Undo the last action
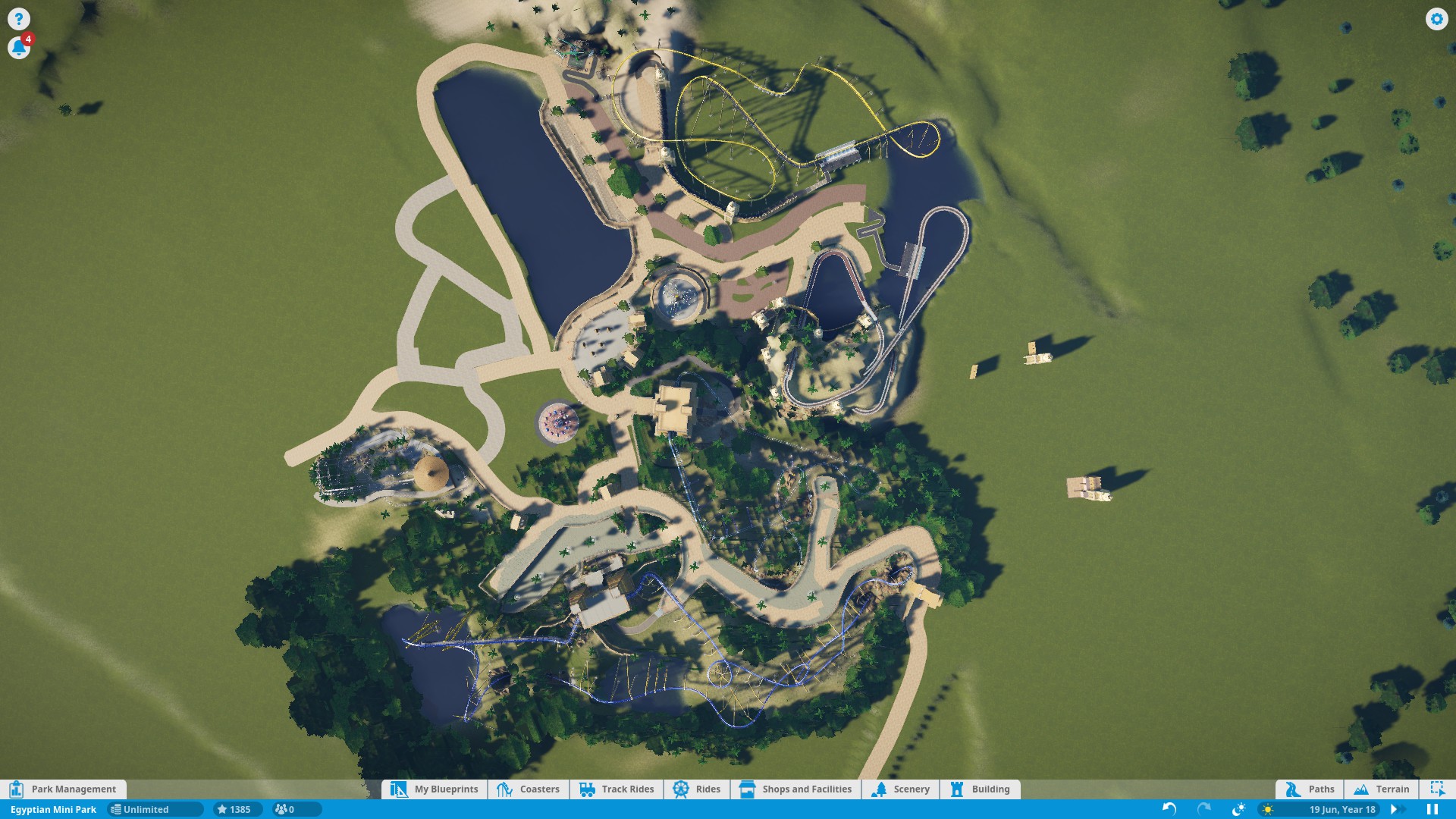The height and width of the screenshot is (819, 1456). (x=1169, y=810)
